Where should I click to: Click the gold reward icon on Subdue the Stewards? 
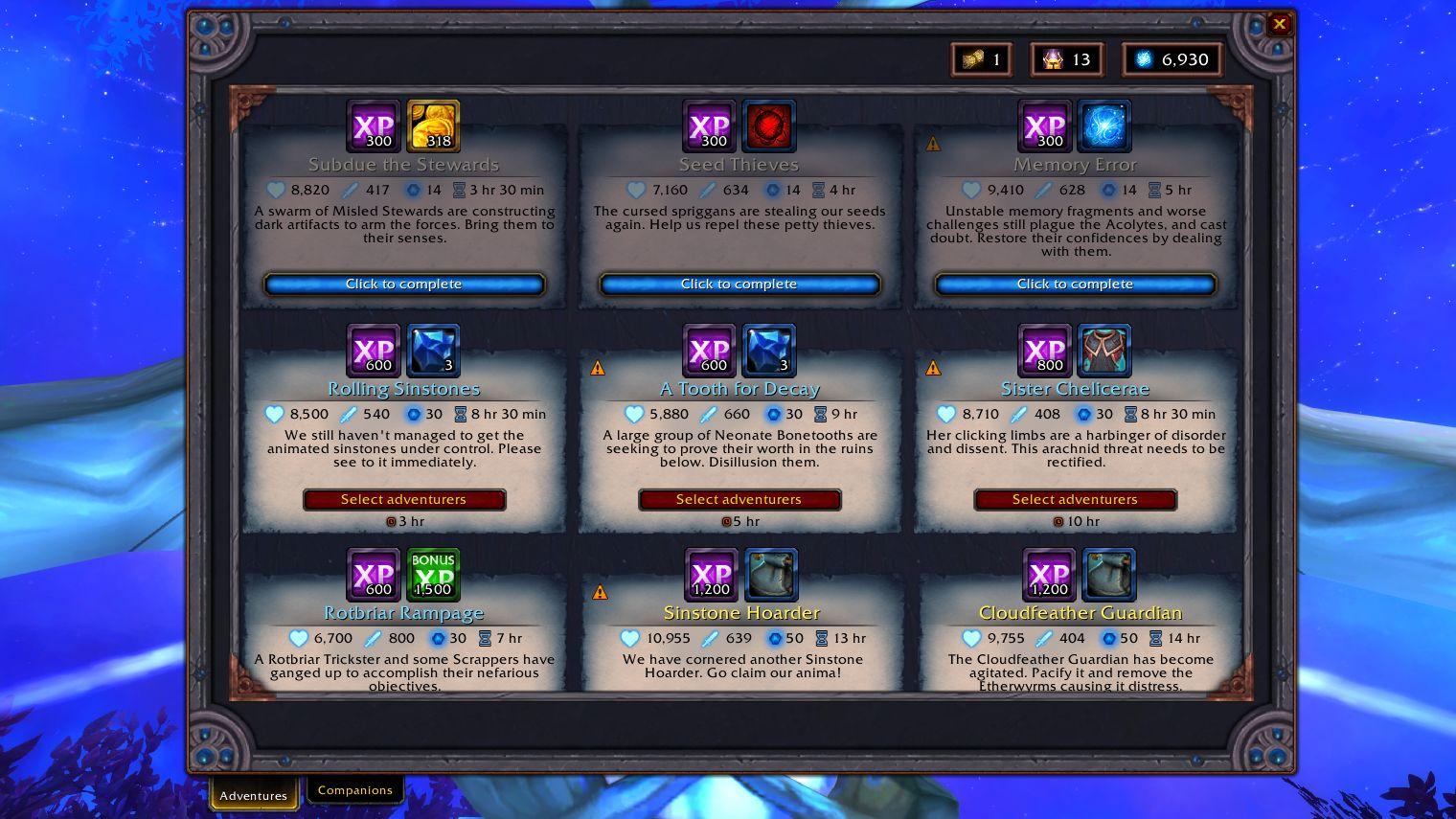(x=433, y=125)
